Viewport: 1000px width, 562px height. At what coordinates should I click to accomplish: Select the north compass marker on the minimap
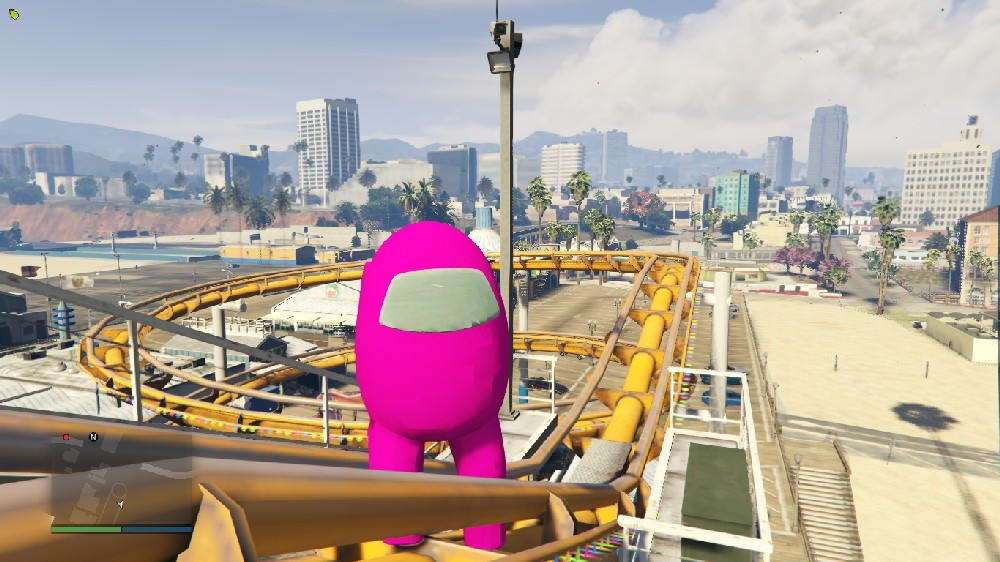(93, 437)
